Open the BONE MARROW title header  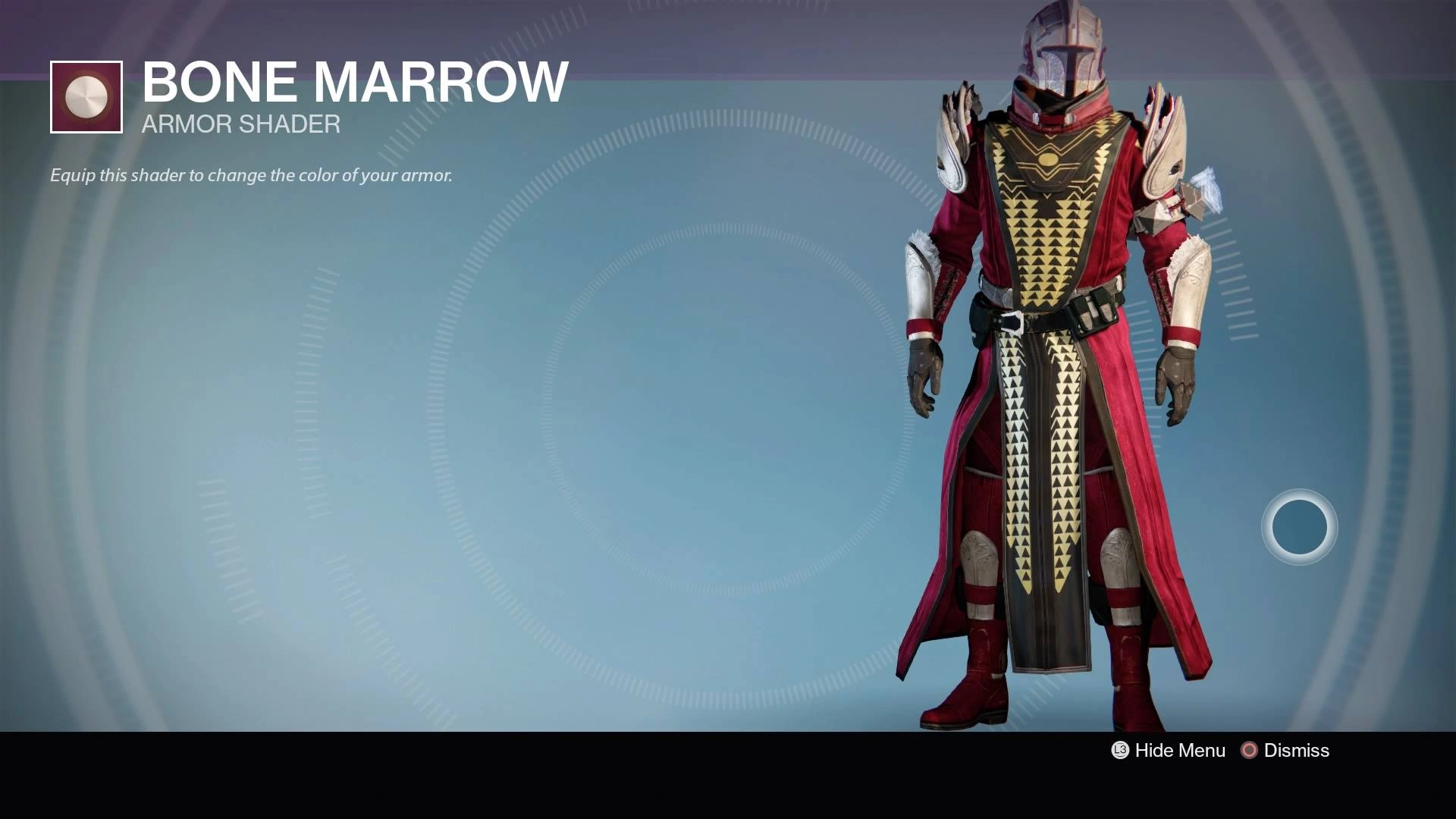pyautogui.click(x=354, y=81)
